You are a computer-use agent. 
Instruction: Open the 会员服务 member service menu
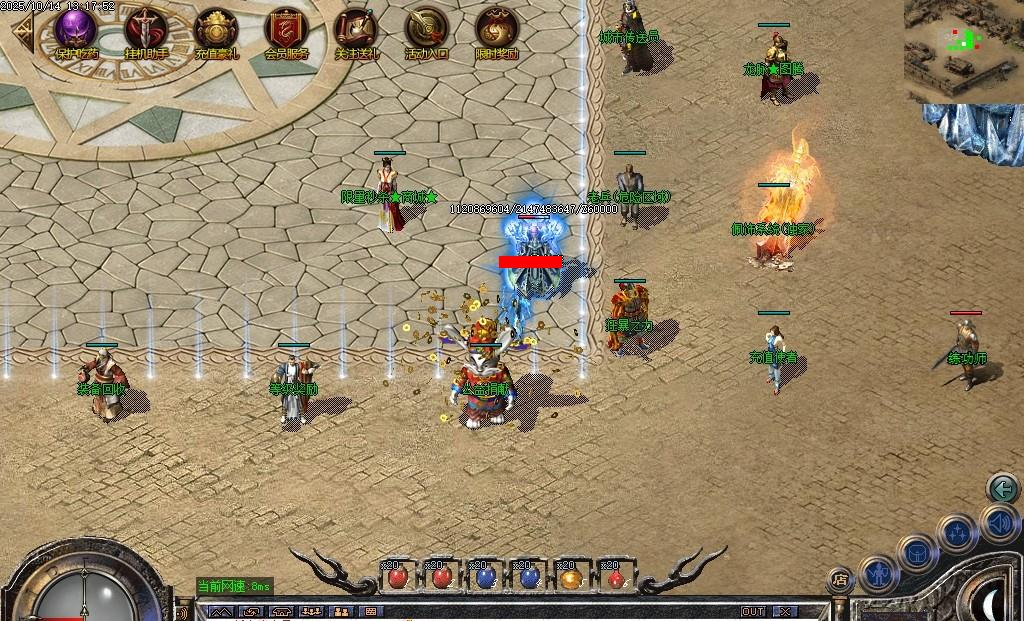coord(286,30)
